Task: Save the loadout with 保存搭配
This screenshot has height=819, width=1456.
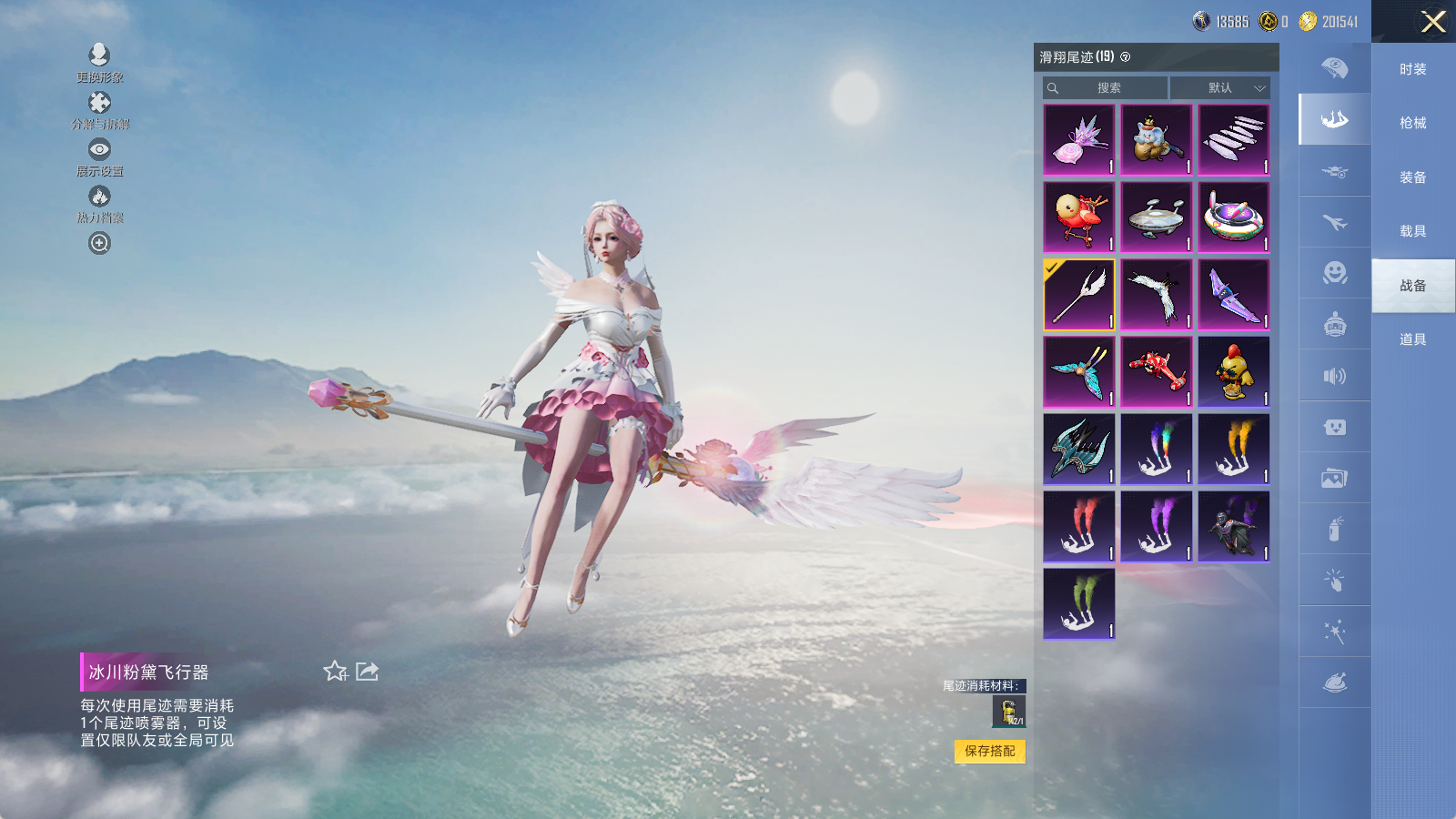Action: coord(989,751)
